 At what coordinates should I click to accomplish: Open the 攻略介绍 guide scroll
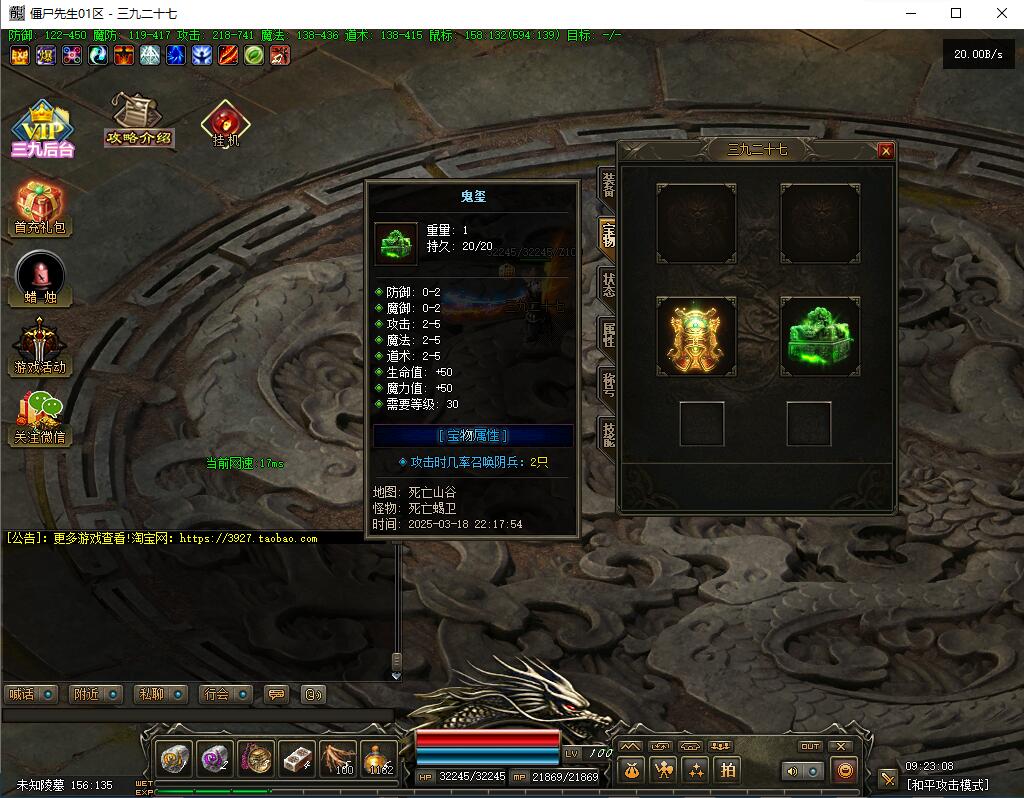(x=139, y=119)
